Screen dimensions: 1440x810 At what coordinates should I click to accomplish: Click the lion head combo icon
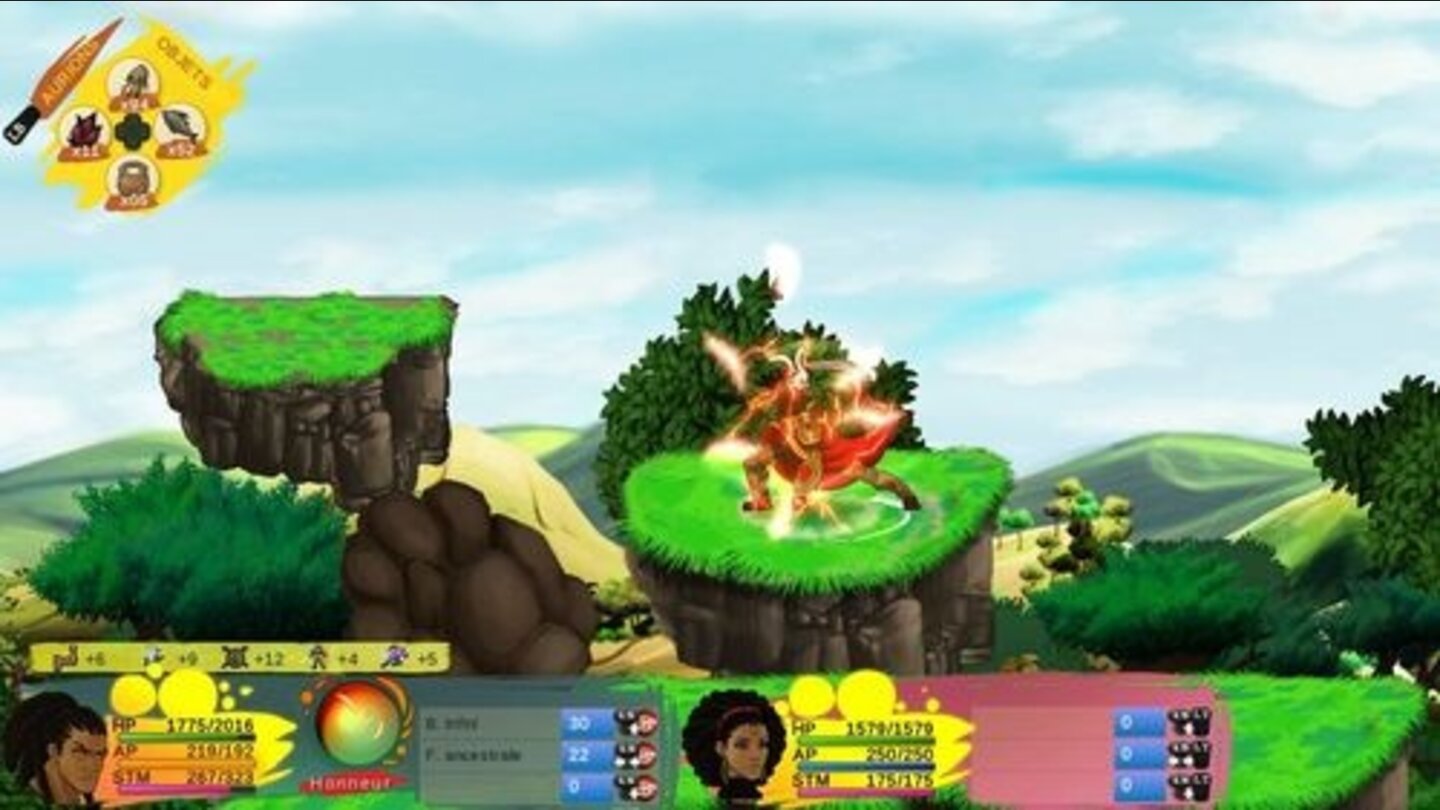[65, 657]
